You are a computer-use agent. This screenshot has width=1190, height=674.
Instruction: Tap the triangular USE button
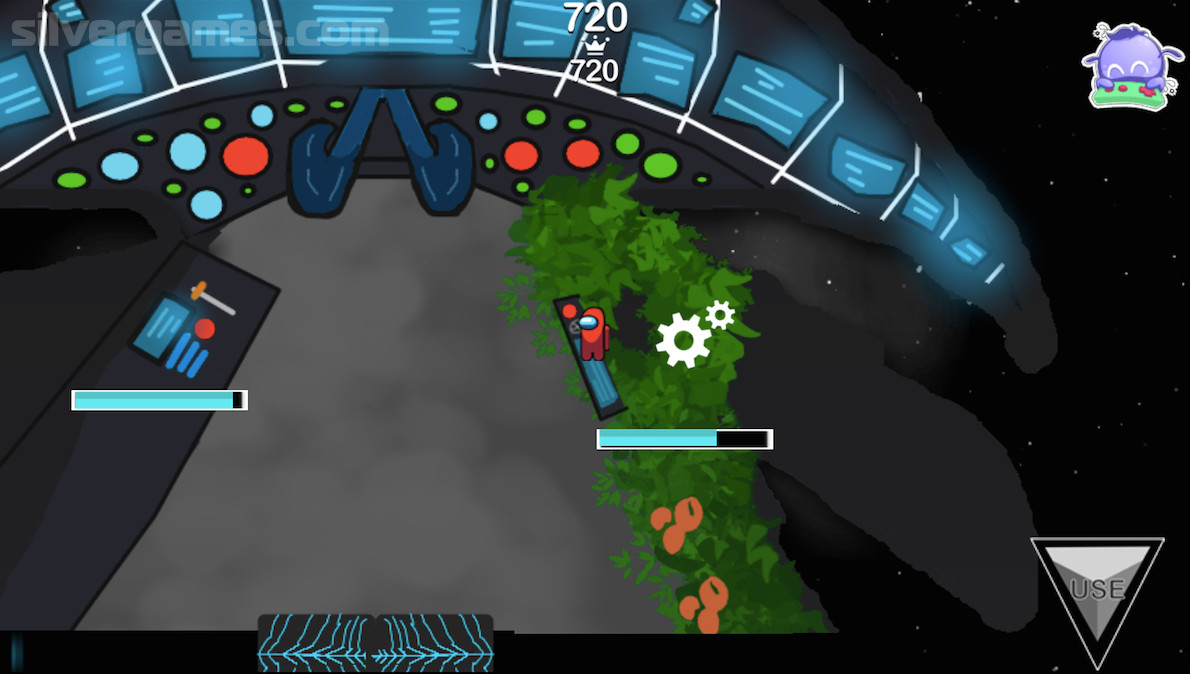tap(1097, 588)
